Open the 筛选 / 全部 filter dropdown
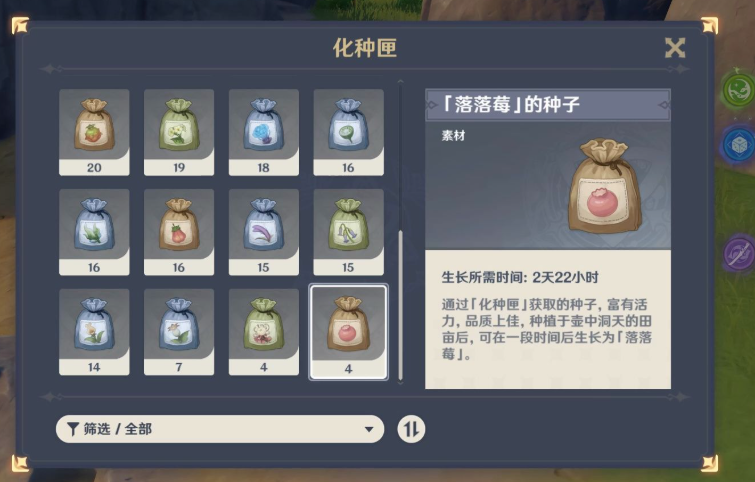Viewport: 755px width, 482px height. (220, 429)
